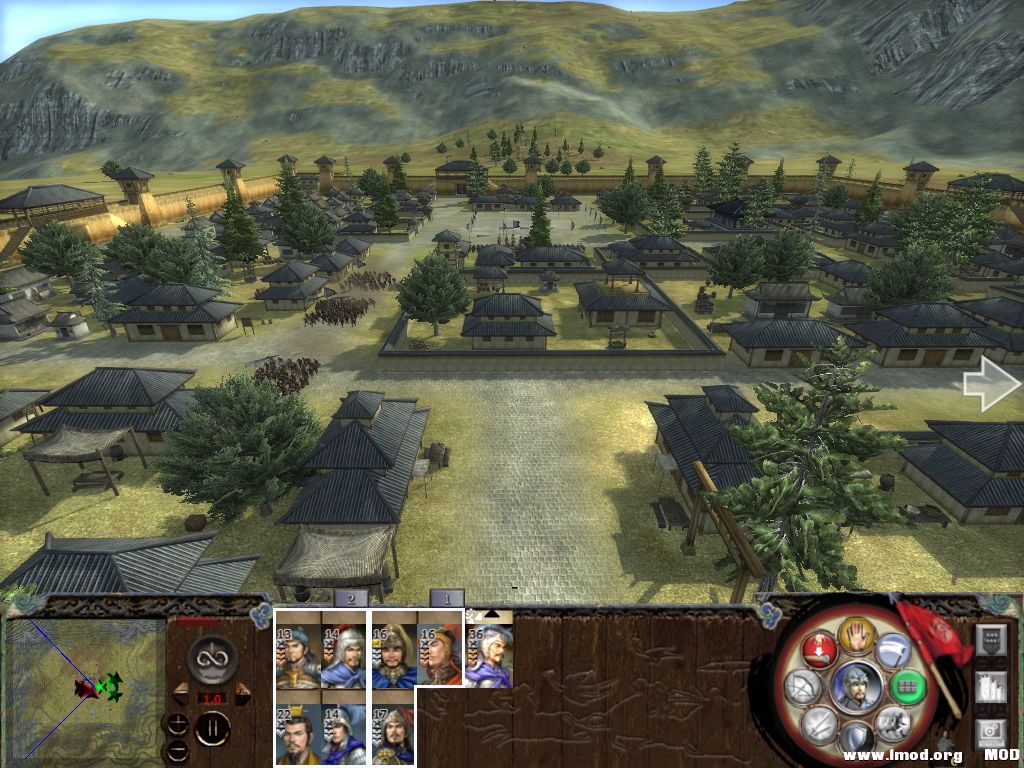Click the white flag rally button
Viewport: 1024px width, 768px height.
click(893, 650)
